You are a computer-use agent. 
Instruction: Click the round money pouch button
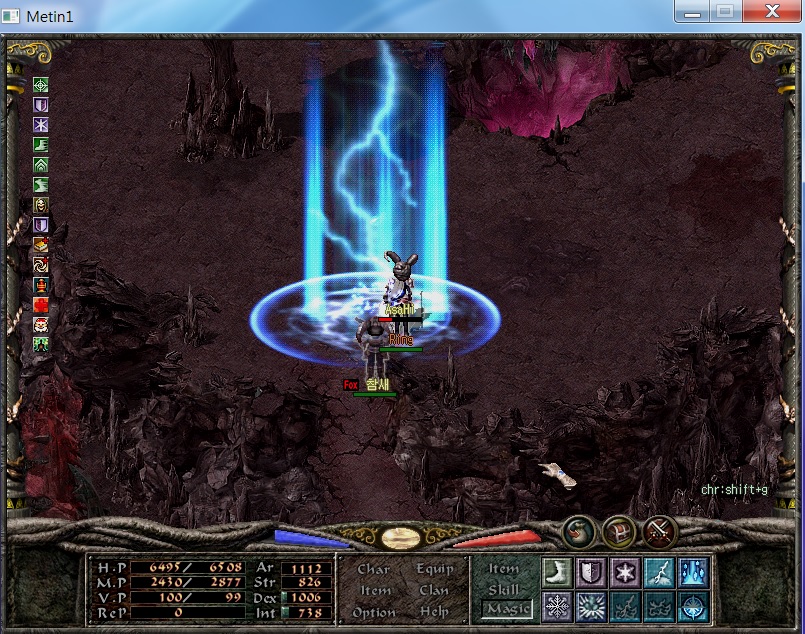coord(580,531)
